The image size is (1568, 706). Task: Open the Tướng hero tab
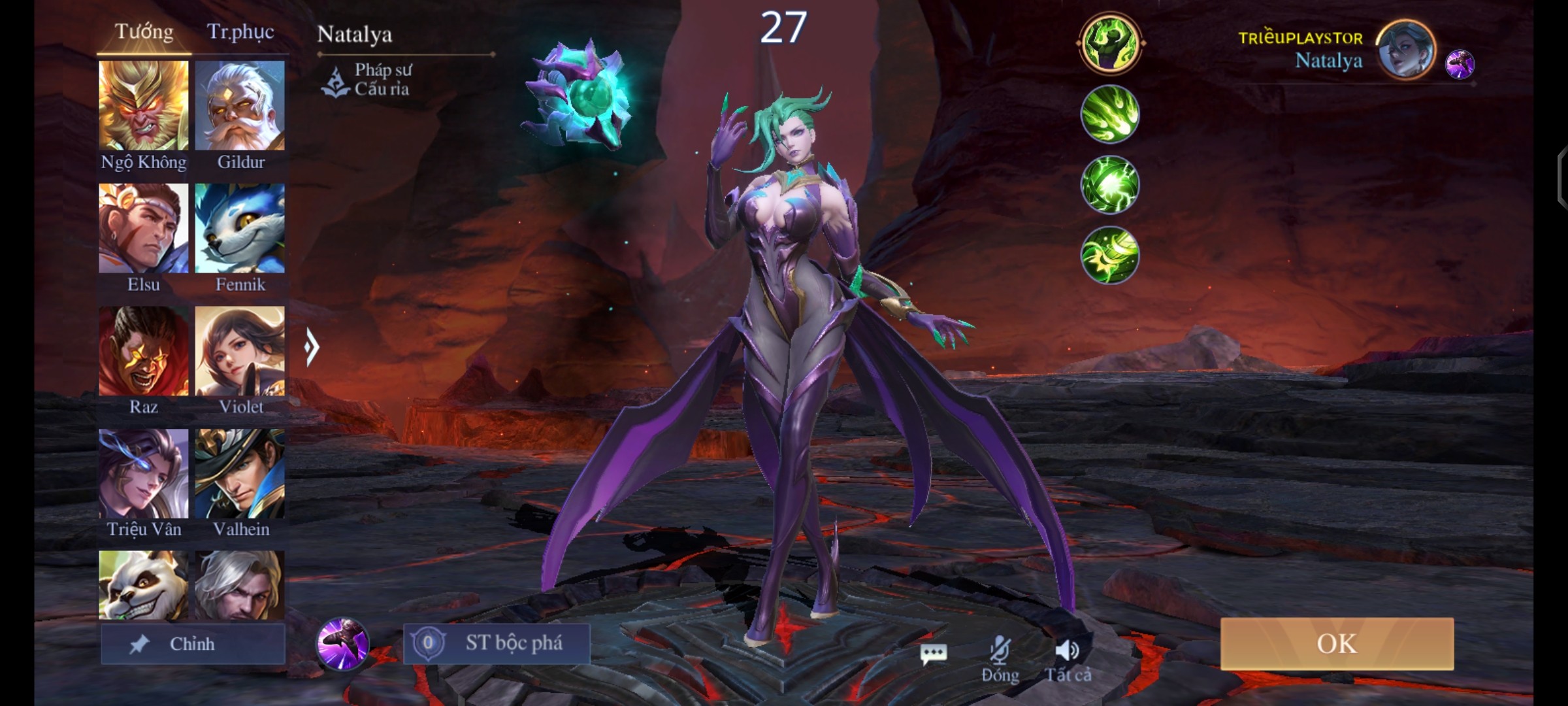click(144, 32)
